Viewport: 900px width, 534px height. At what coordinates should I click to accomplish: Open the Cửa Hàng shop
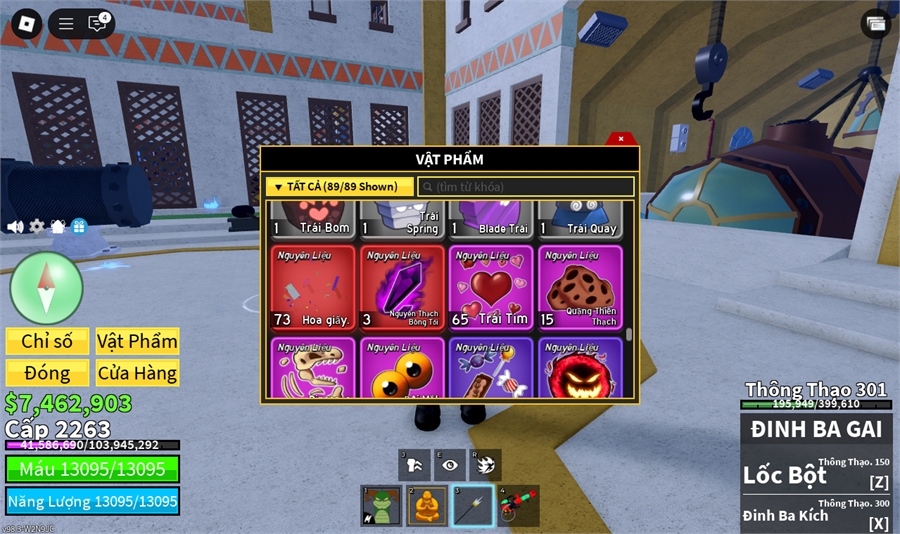point(137,373)
